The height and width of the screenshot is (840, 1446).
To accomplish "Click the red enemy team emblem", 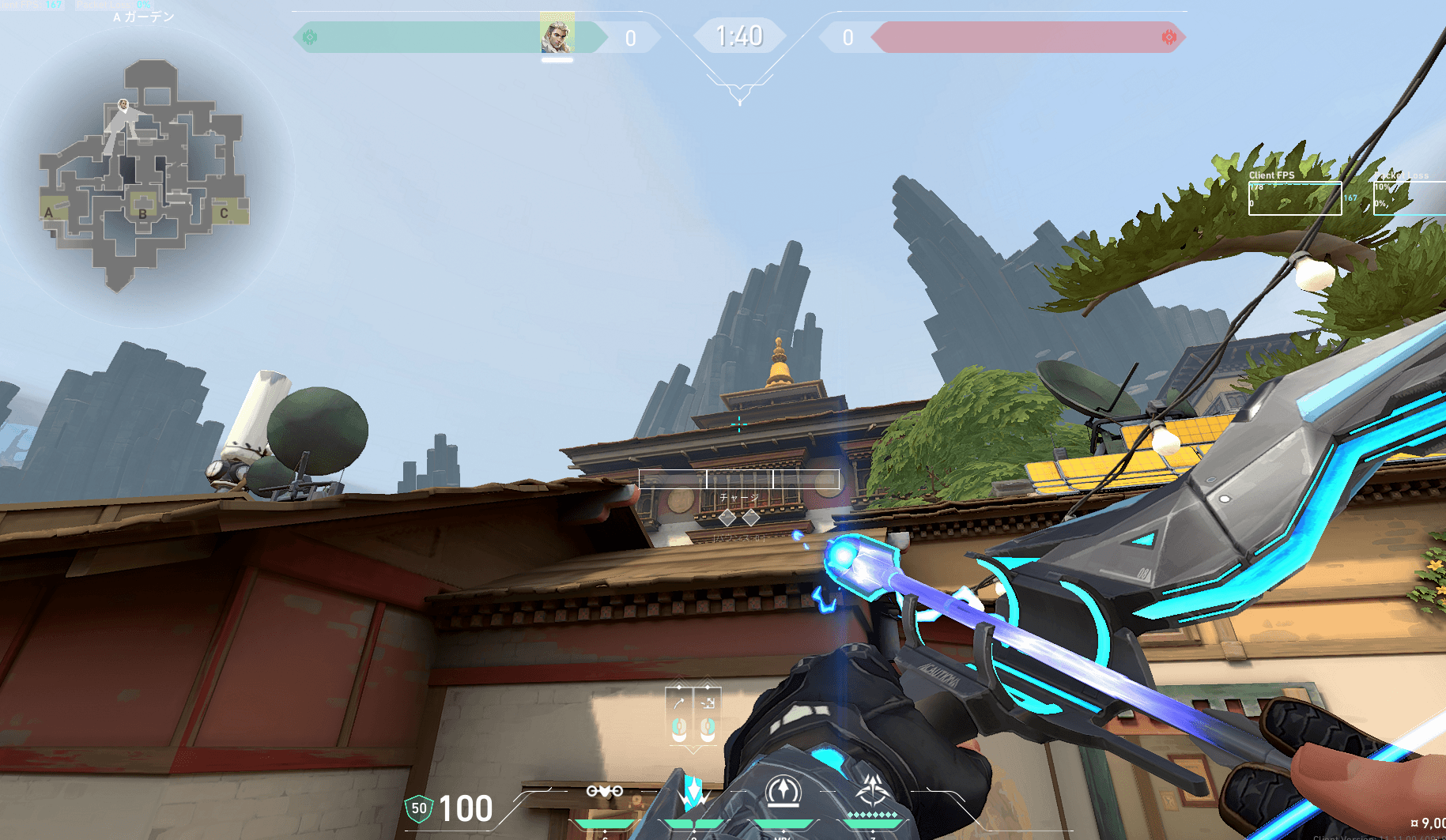I will click(1169, 37).
